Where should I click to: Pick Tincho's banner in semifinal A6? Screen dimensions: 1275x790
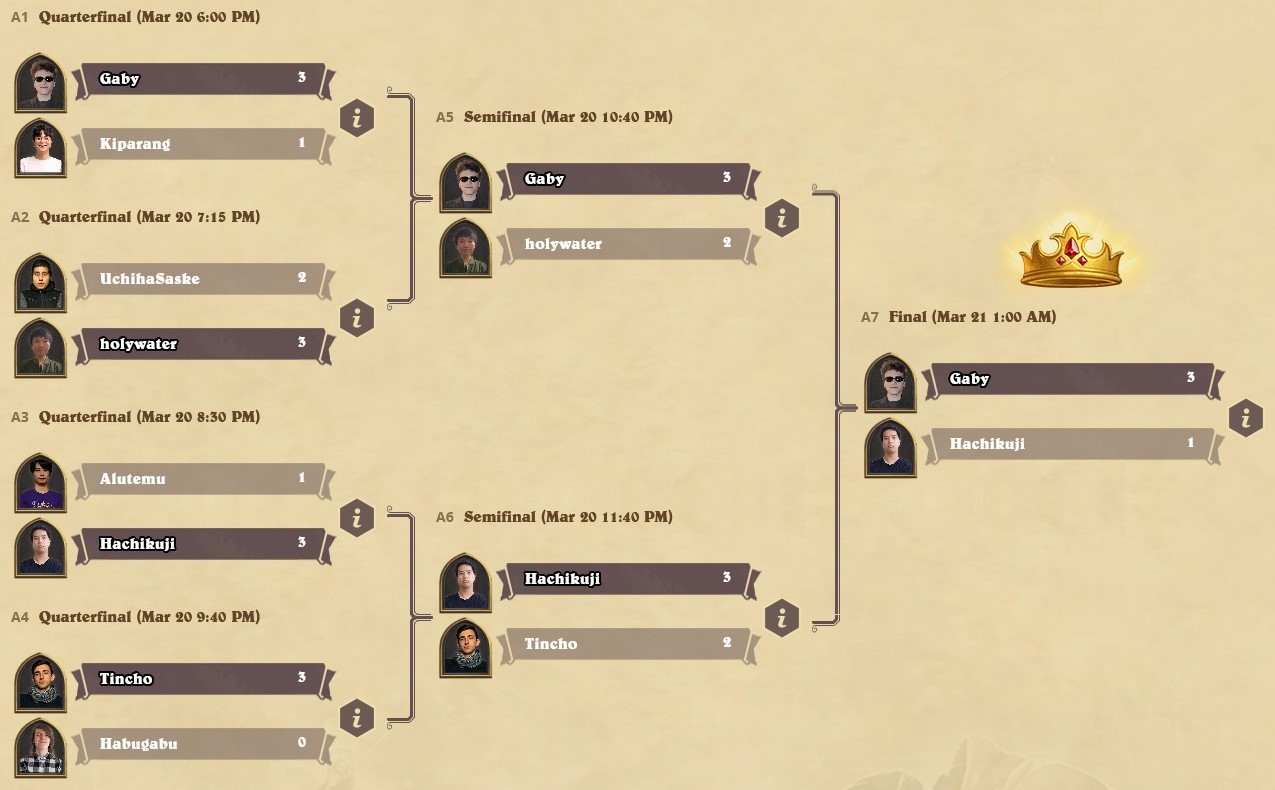pyautogui.click(x=625, y=644)
